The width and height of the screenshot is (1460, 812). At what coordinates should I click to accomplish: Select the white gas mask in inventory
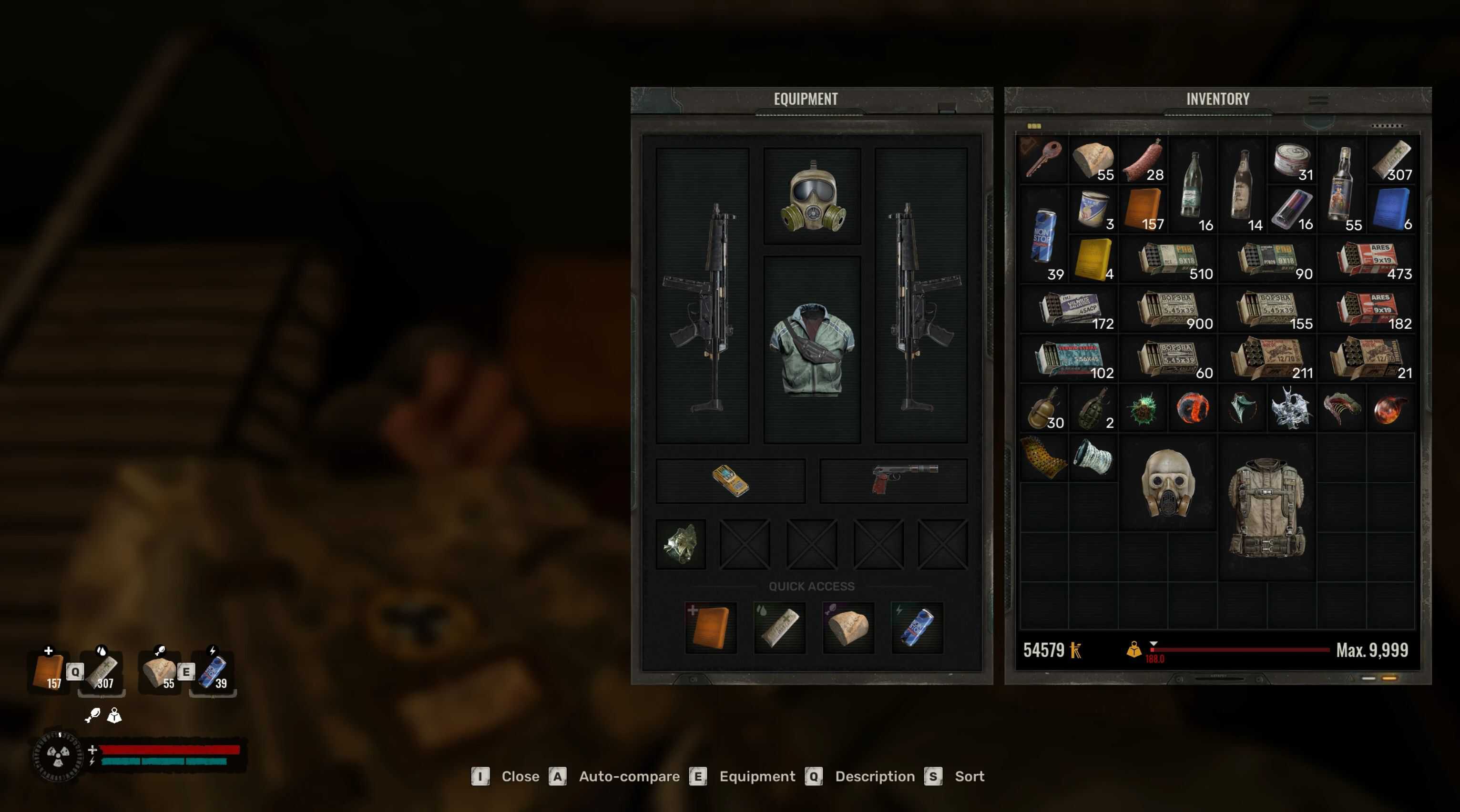pos(1168,483)
